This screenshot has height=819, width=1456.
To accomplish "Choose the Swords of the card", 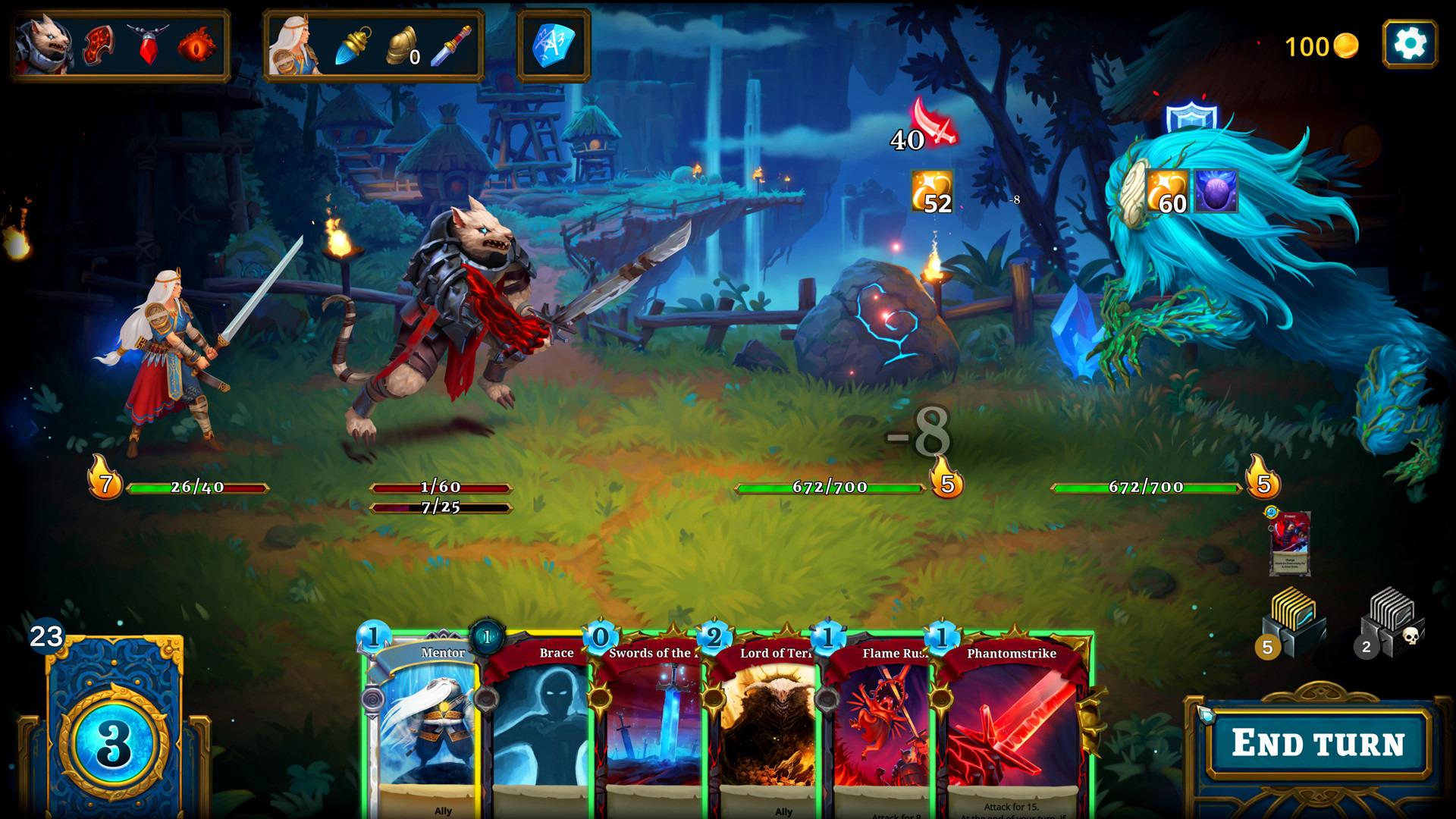I will (x=651, y=720).
